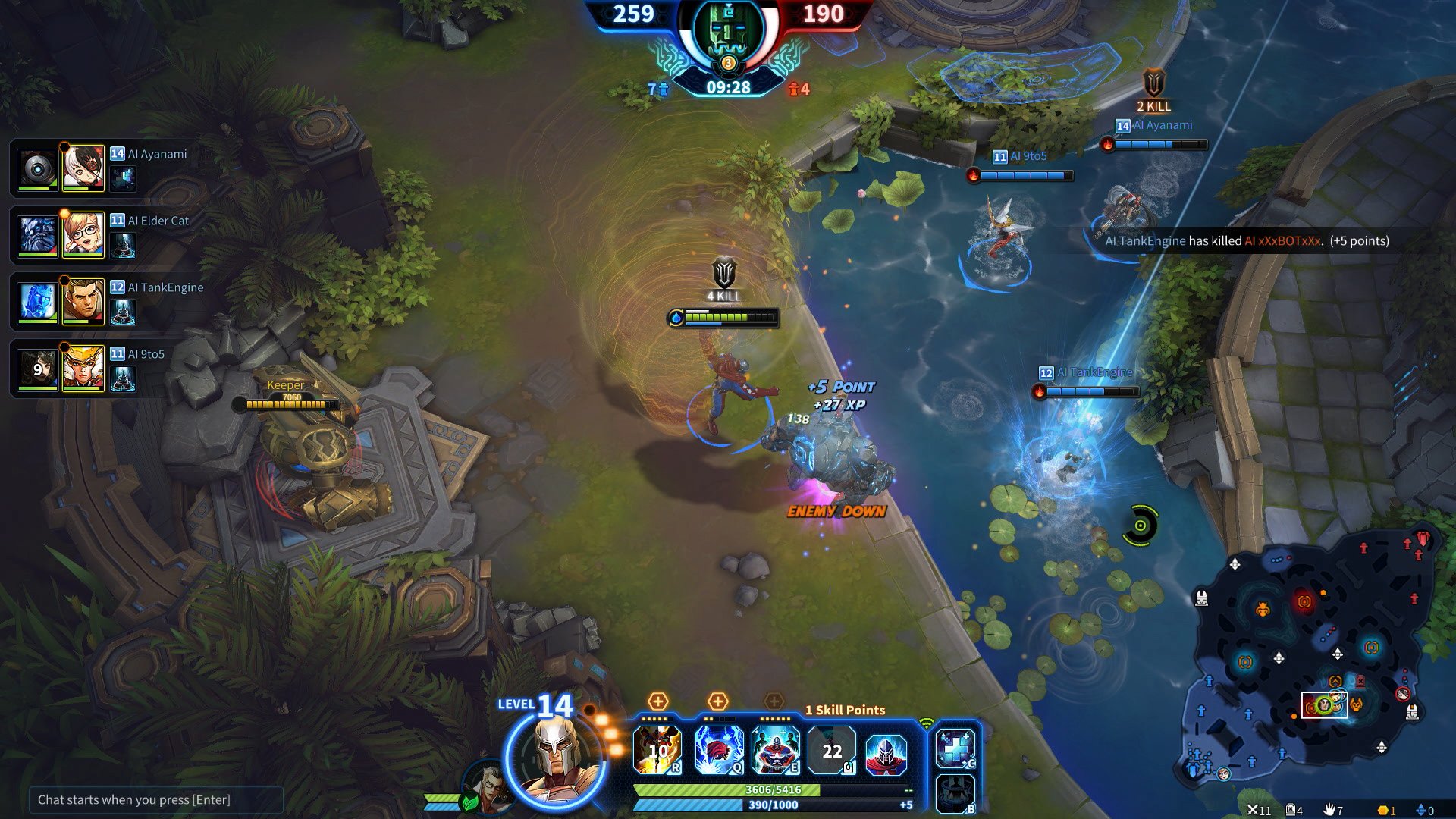The width and height of the screenshot is (1456, 819).
Task: Click the chat input box
Action: pos(155,800)
